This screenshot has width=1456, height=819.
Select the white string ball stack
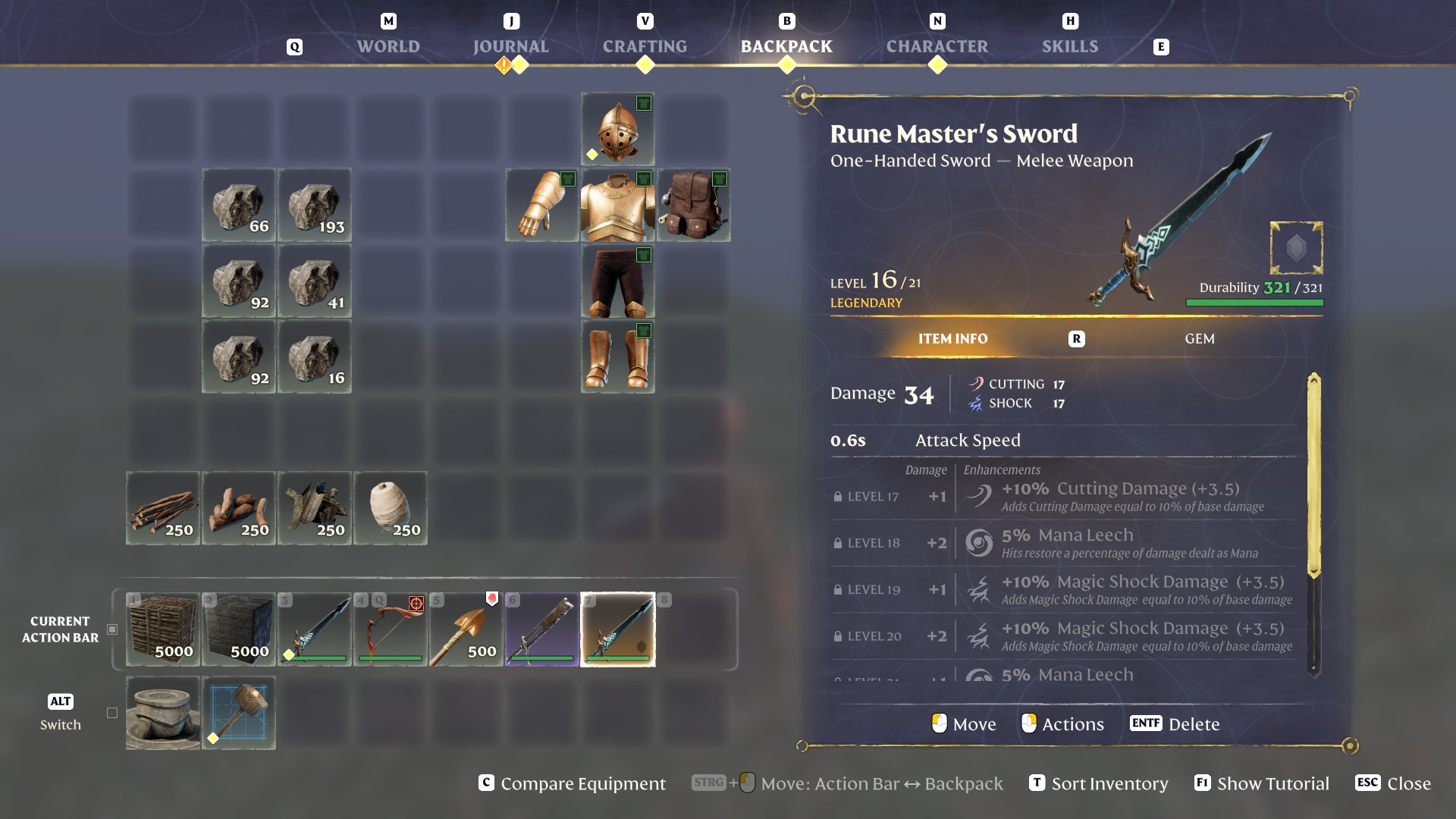tap(390, 508)
